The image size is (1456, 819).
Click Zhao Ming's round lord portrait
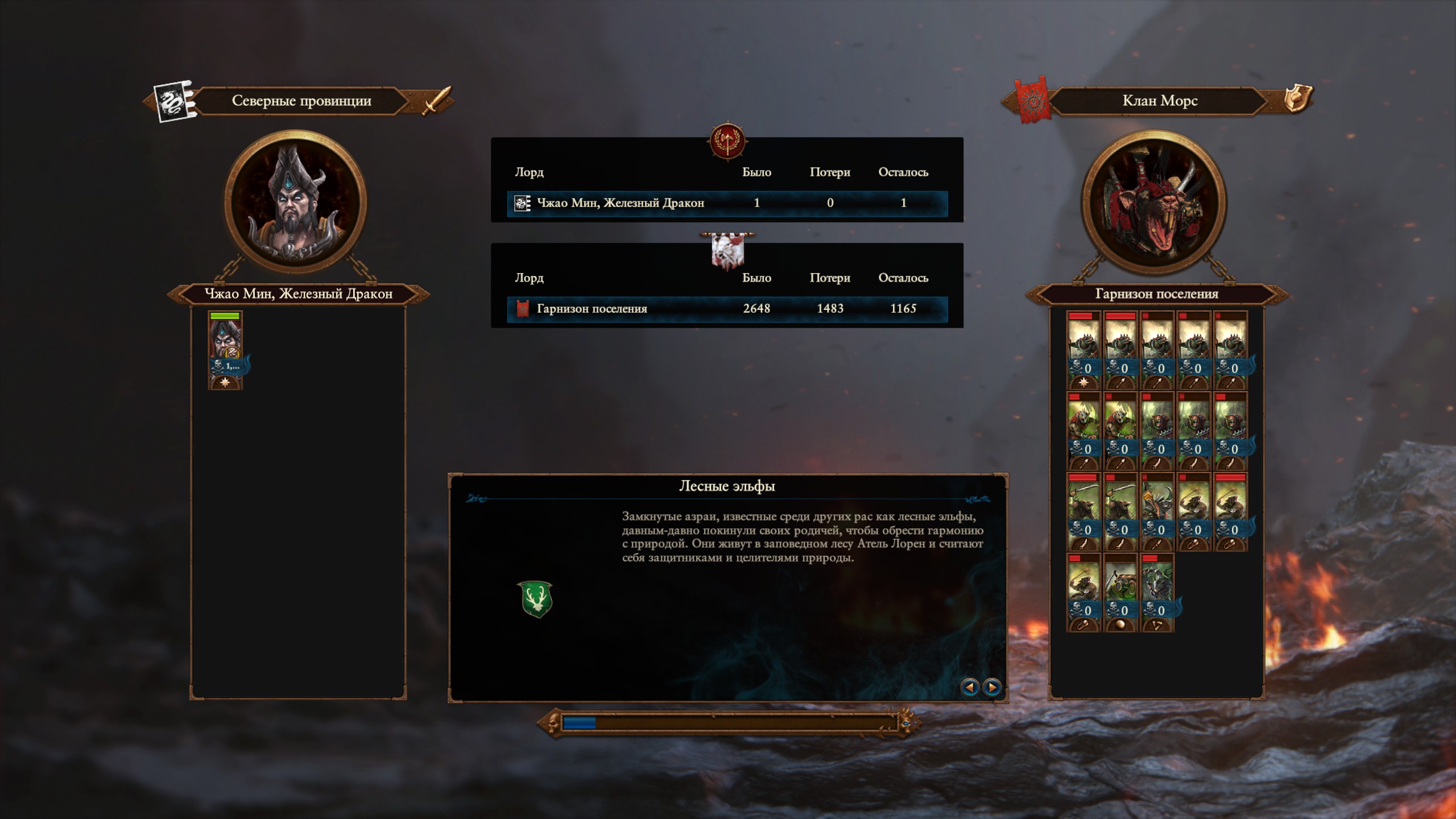[x=295, y=202]
